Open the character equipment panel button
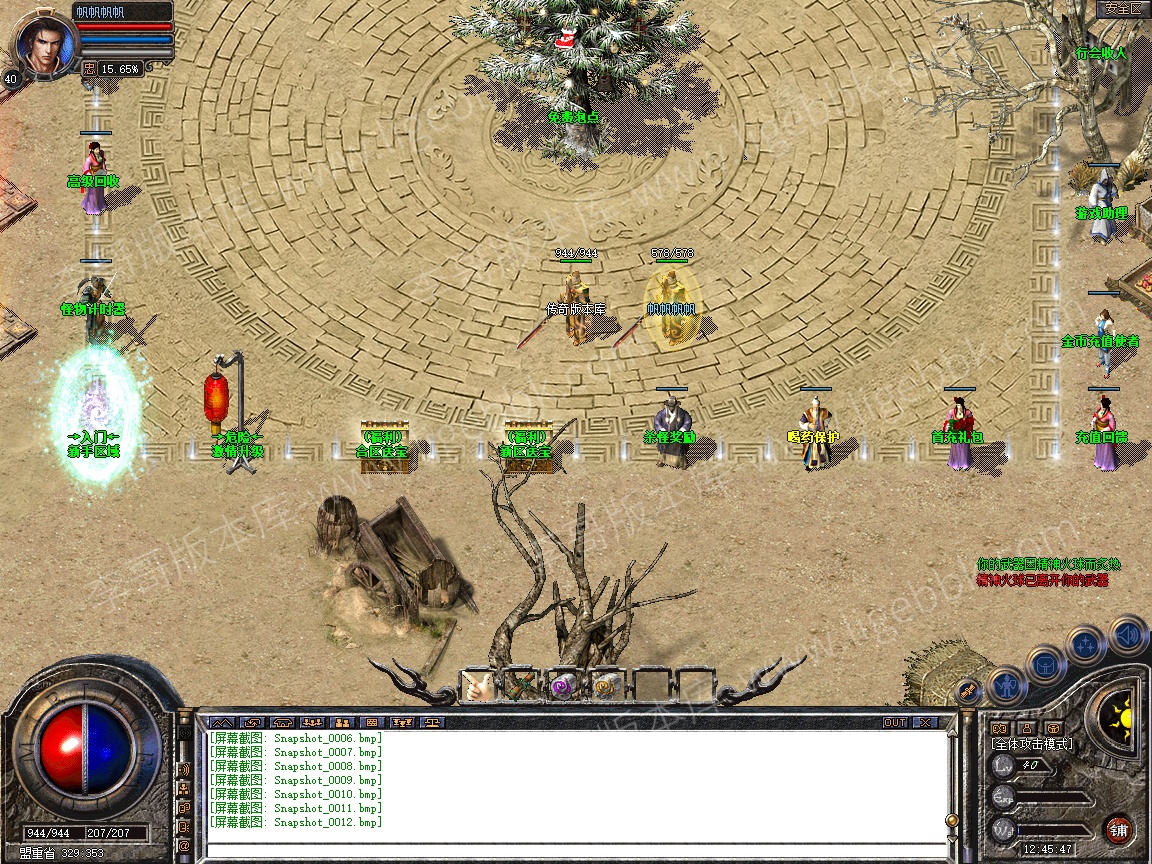Image resolution: width=1152 pixels, height=864 pixels. (x=1005, y=685)
